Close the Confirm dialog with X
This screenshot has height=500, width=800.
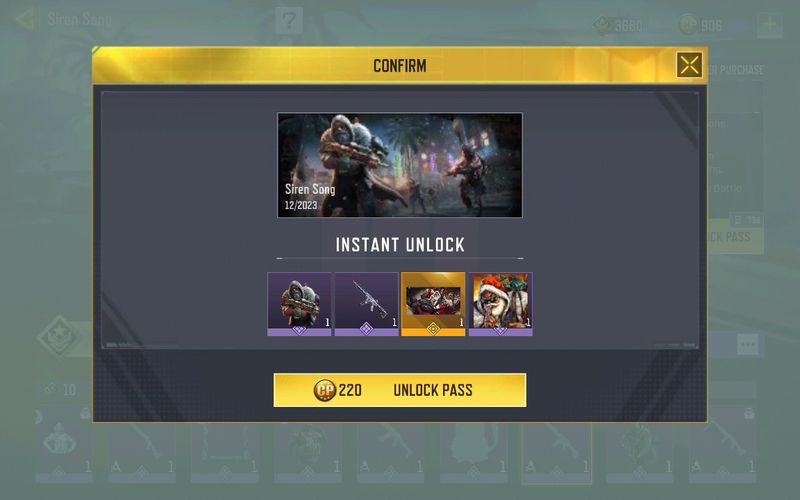point(689,66)
